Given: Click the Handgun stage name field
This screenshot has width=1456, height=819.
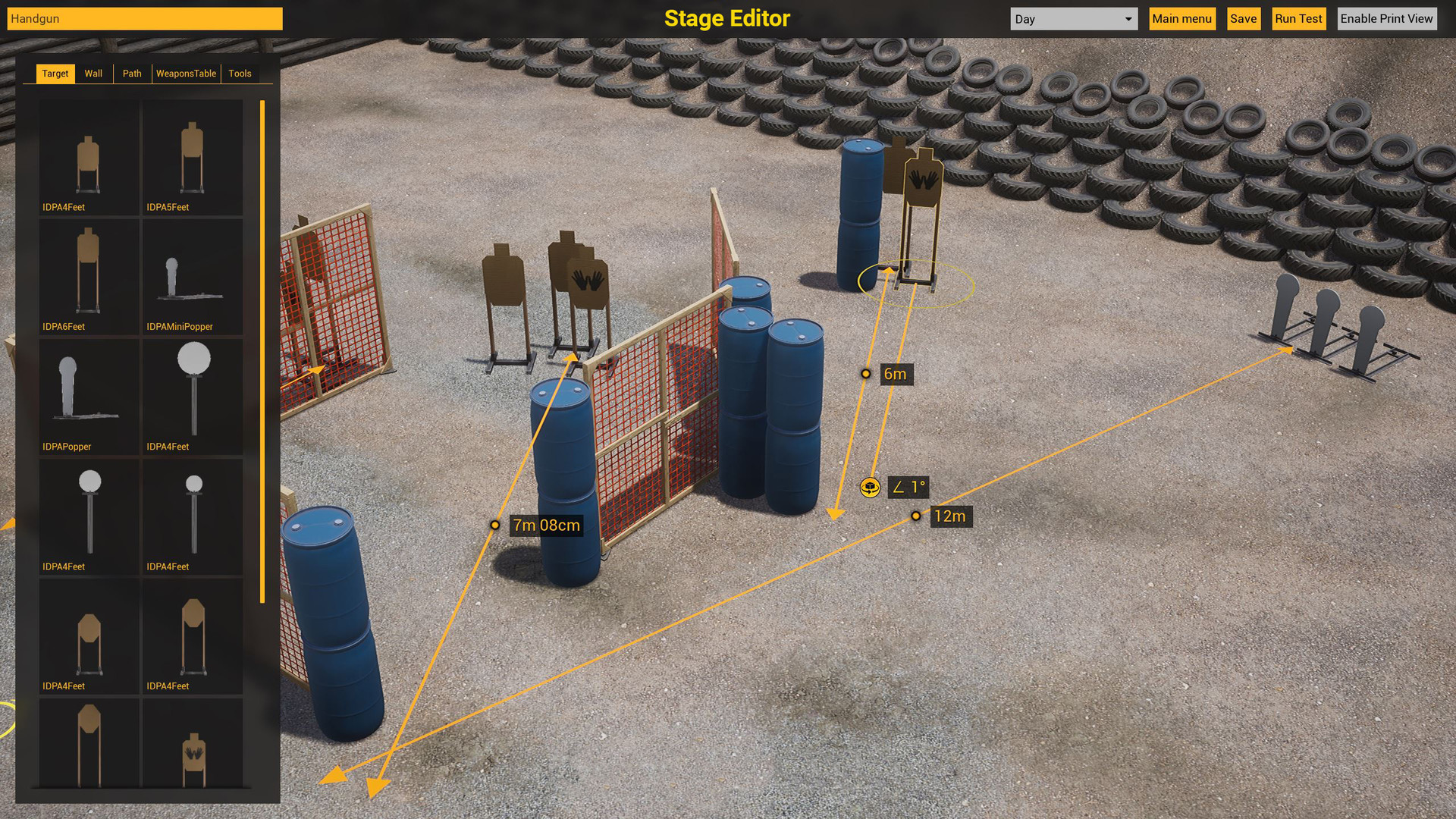Looking at the screenshot, I should 144,18.
